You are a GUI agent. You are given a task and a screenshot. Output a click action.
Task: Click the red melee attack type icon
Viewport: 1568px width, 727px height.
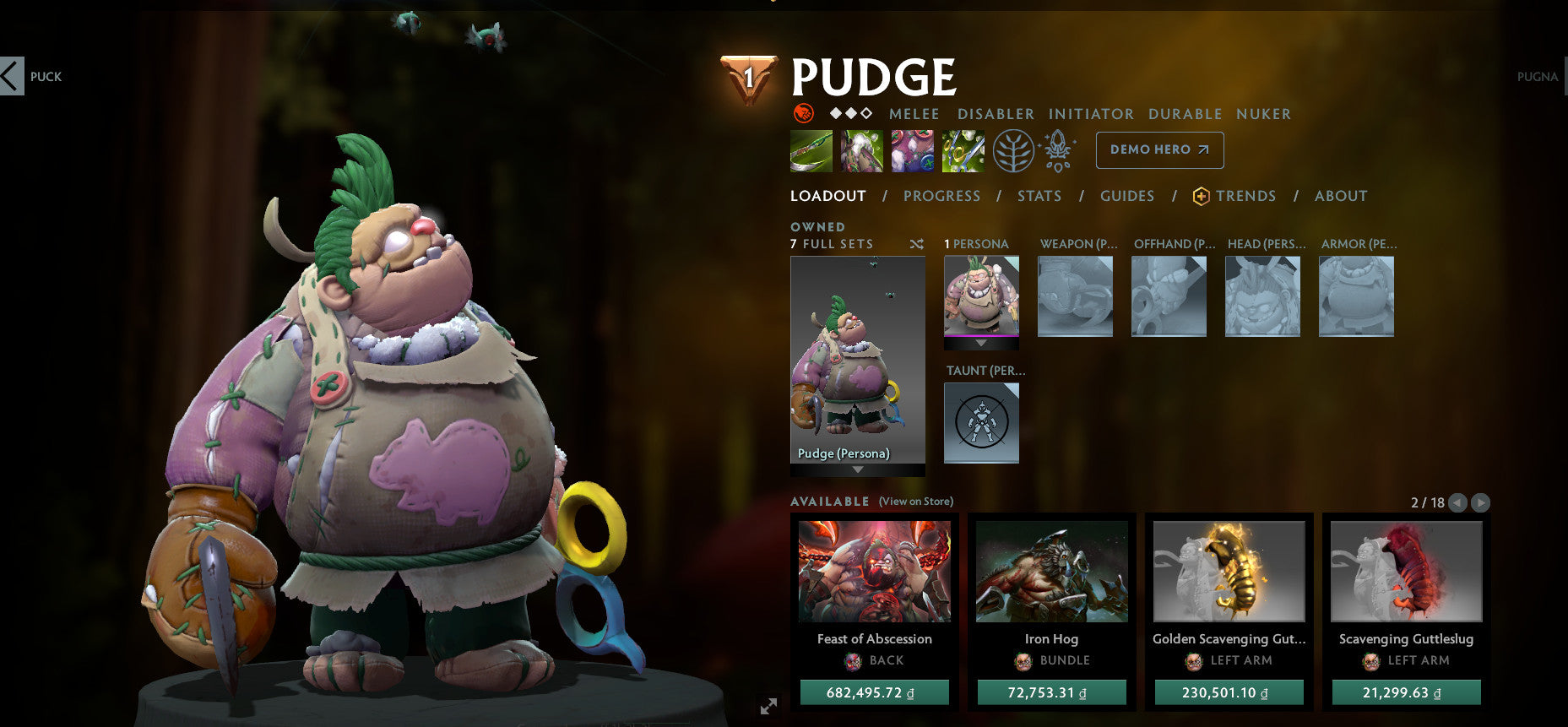tap(802, 114)
